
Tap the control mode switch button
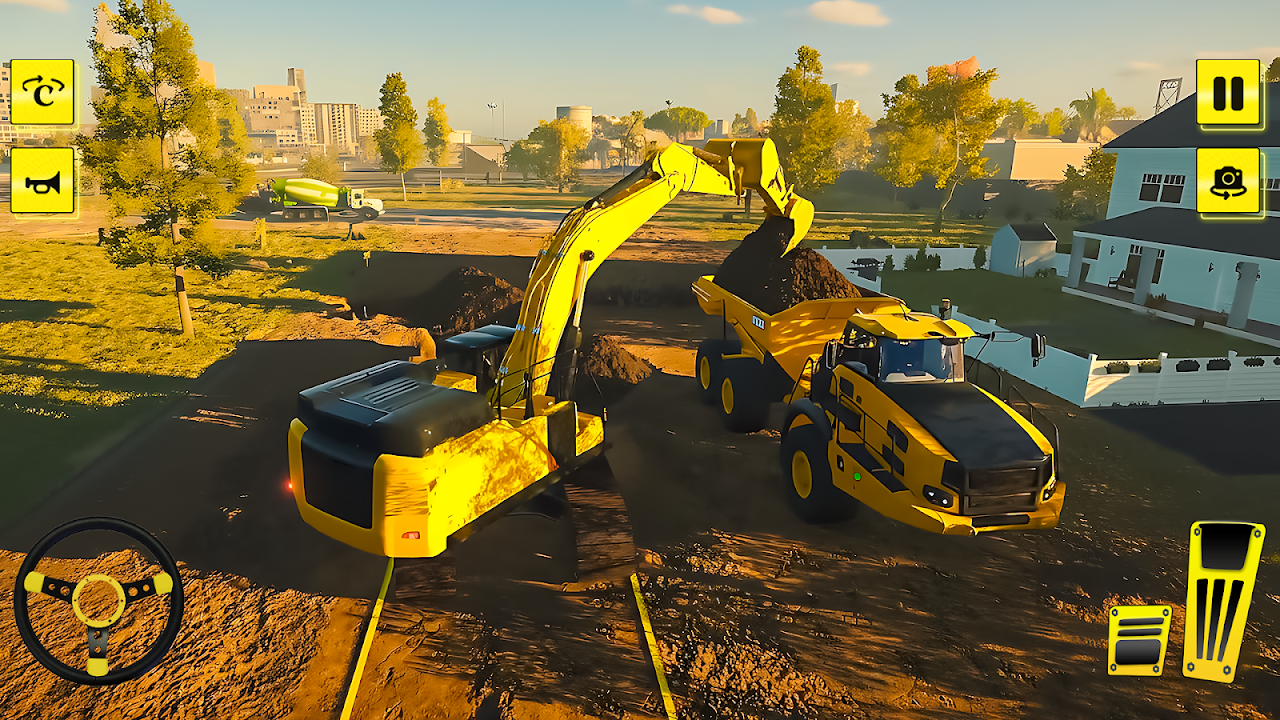42,92
